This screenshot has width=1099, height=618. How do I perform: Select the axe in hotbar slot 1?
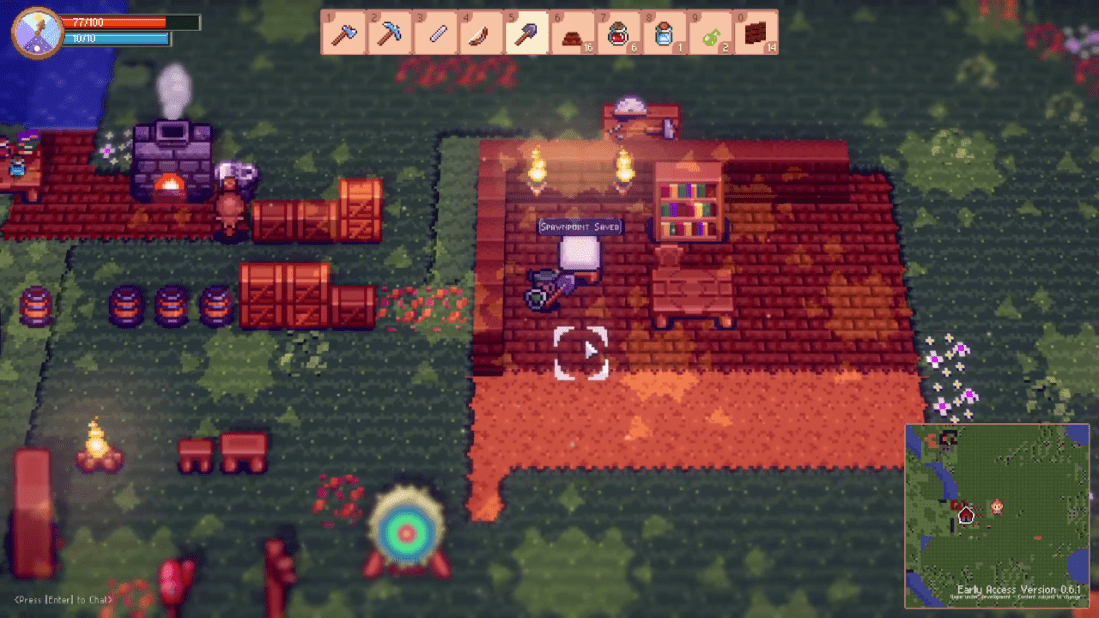343,33
